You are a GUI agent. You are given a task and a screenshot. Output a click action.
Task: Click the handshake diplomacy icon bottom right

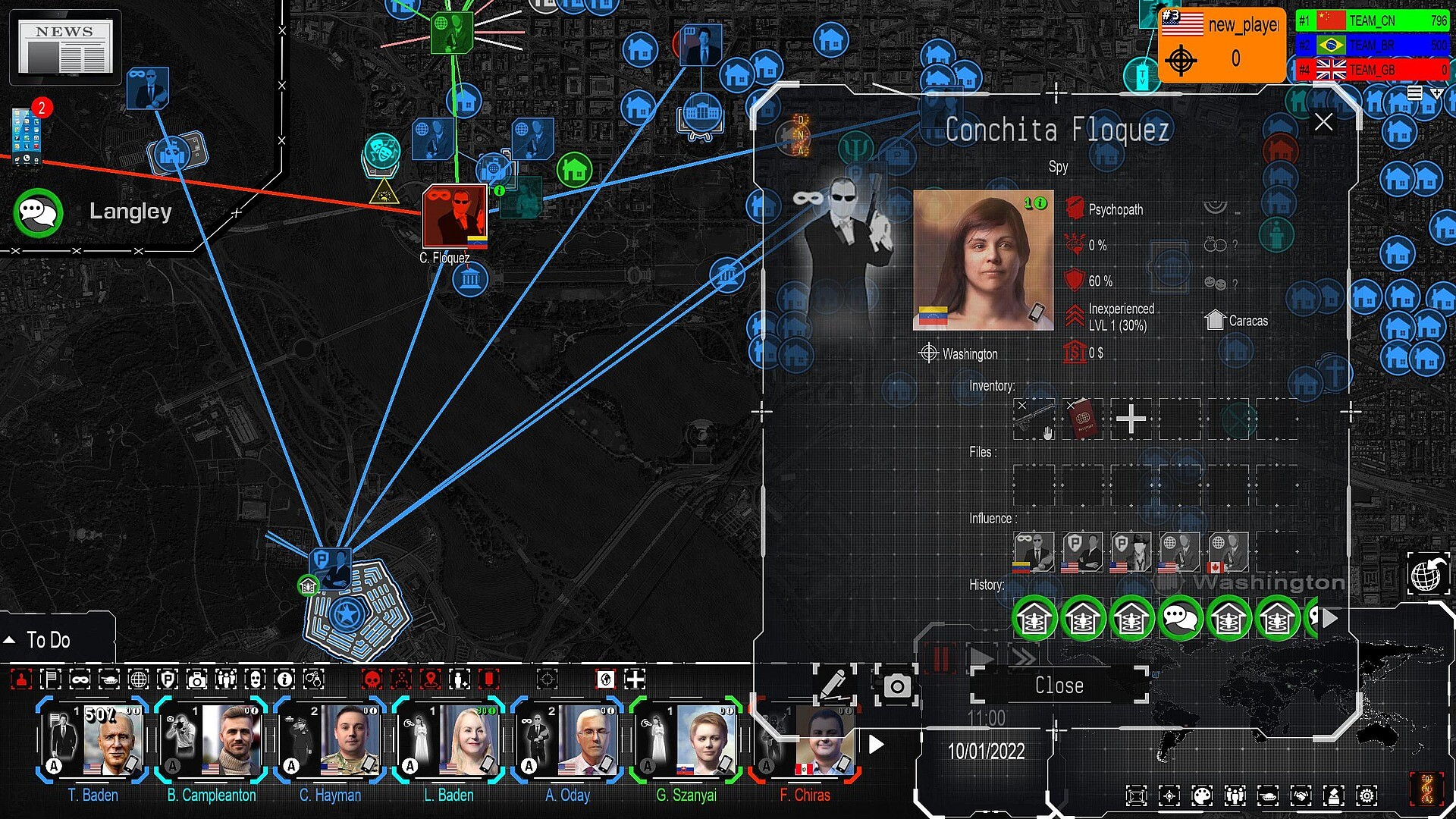[1301, 796]
